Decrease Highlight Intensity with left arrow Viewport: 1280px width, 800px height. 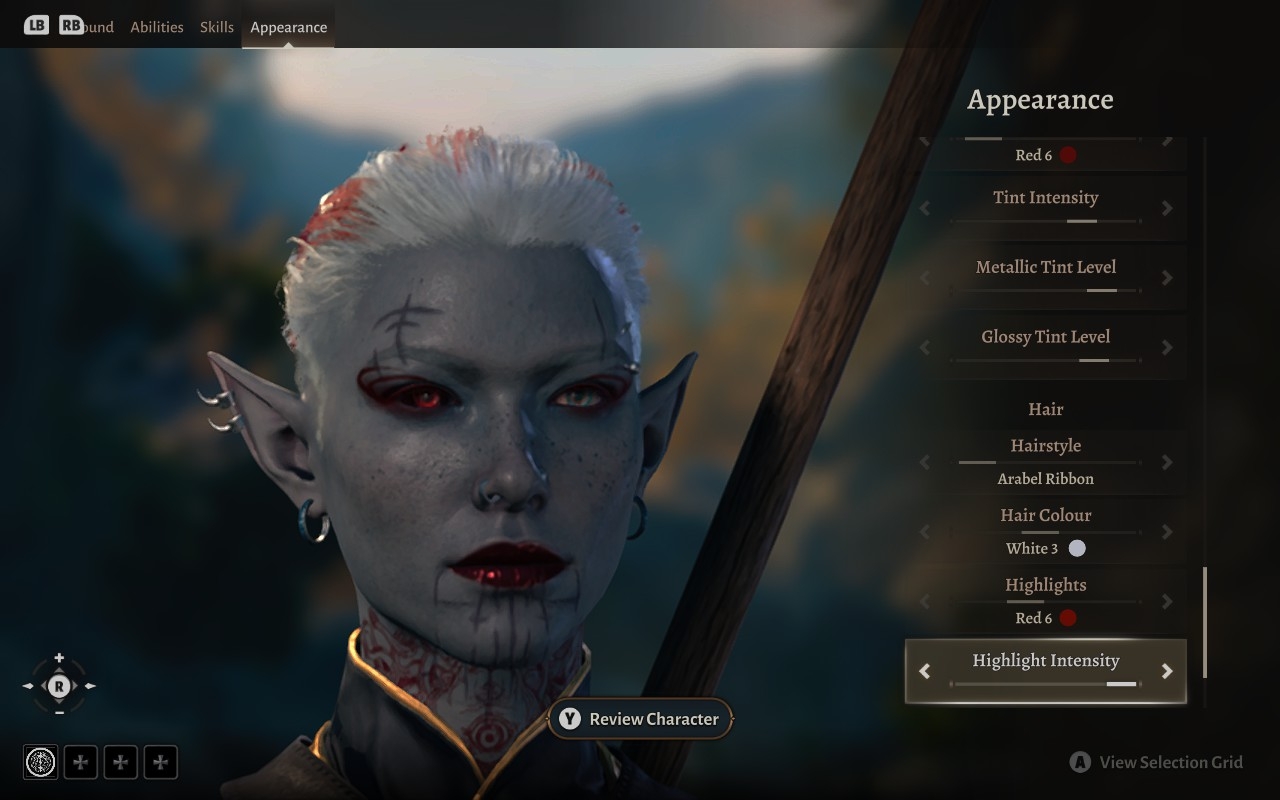tap(925, 671)
